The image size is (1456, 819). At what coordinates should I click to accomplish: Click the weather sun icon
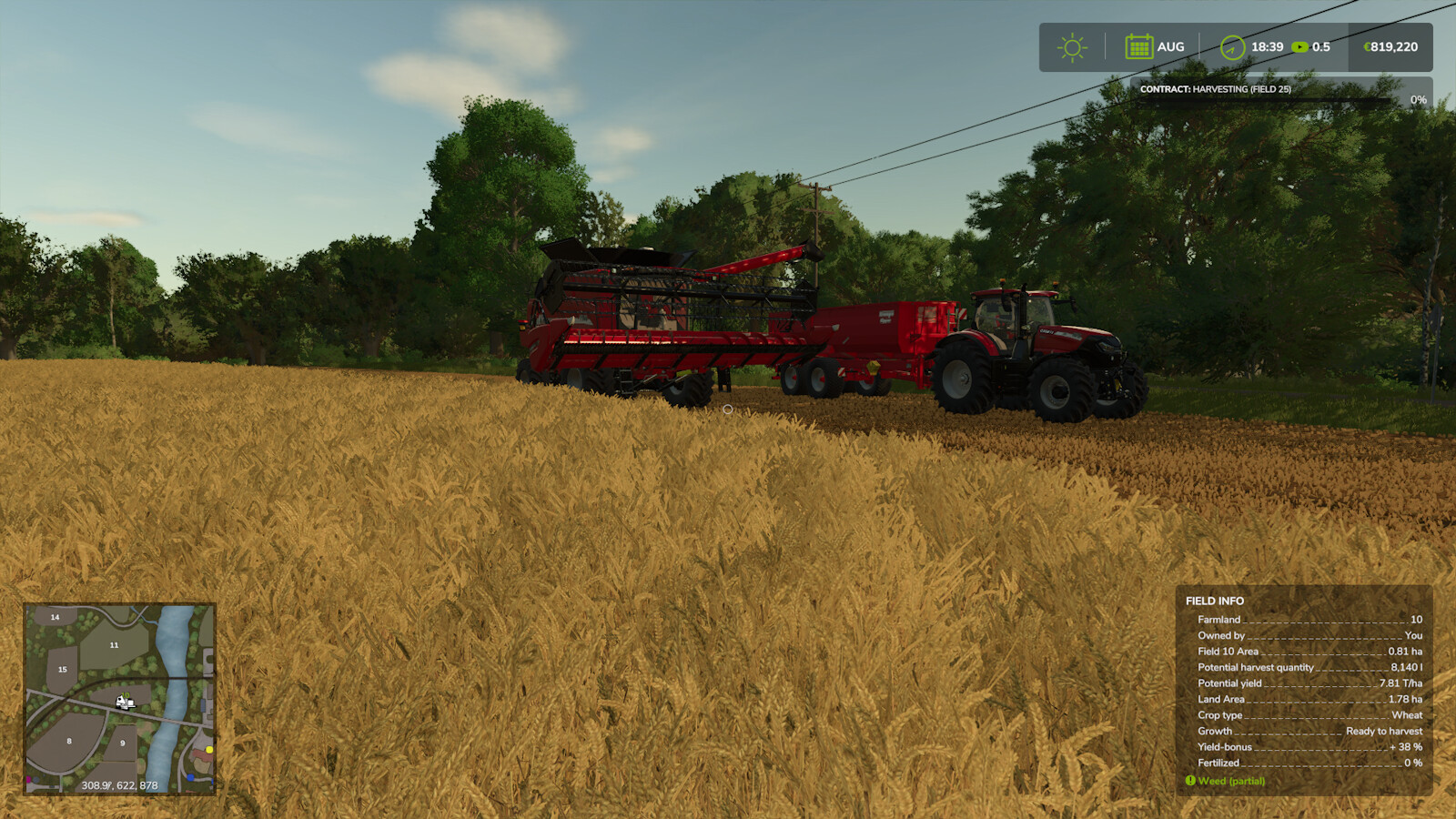pyautogui.click(x=1073, y=45)
